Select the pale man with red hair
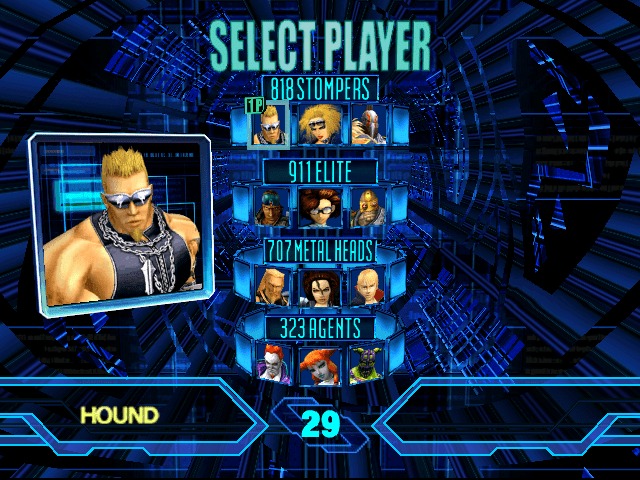Screen dimensions: 640x480 click(271, 365)
